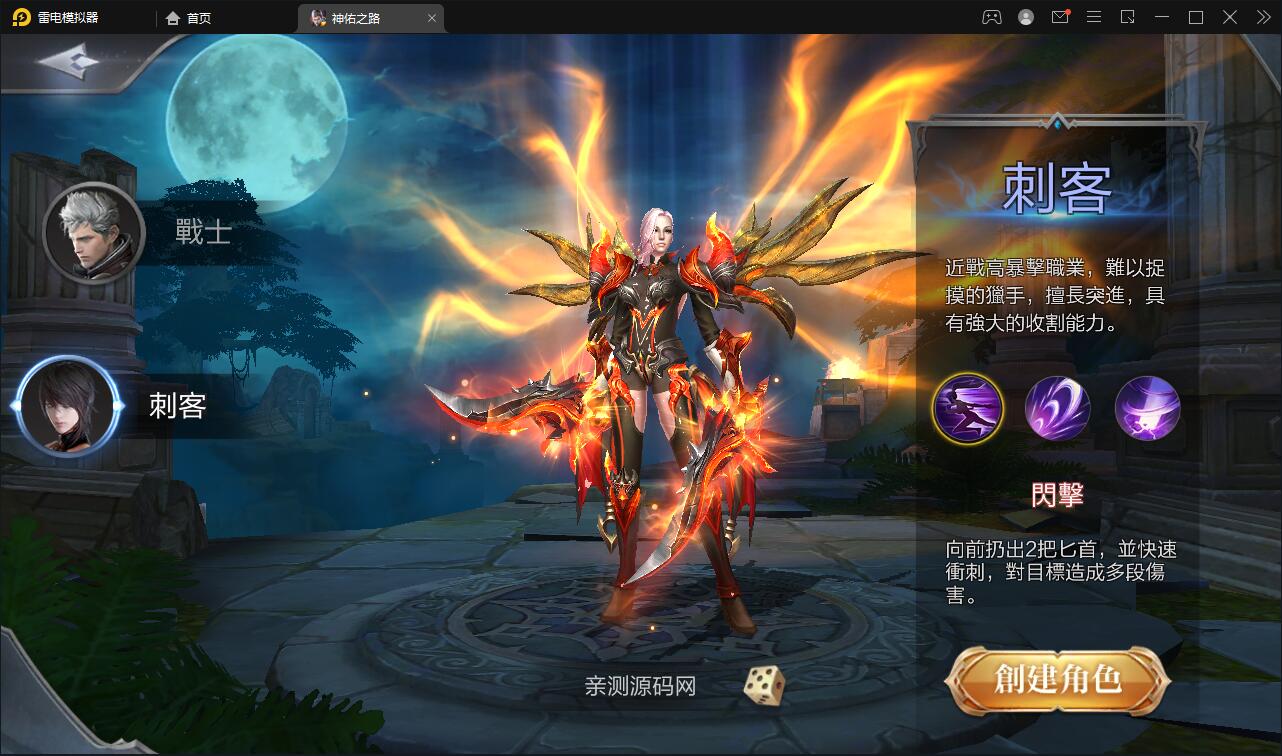Open the emulator screenshot/resize tool icon

(1126, 17)
